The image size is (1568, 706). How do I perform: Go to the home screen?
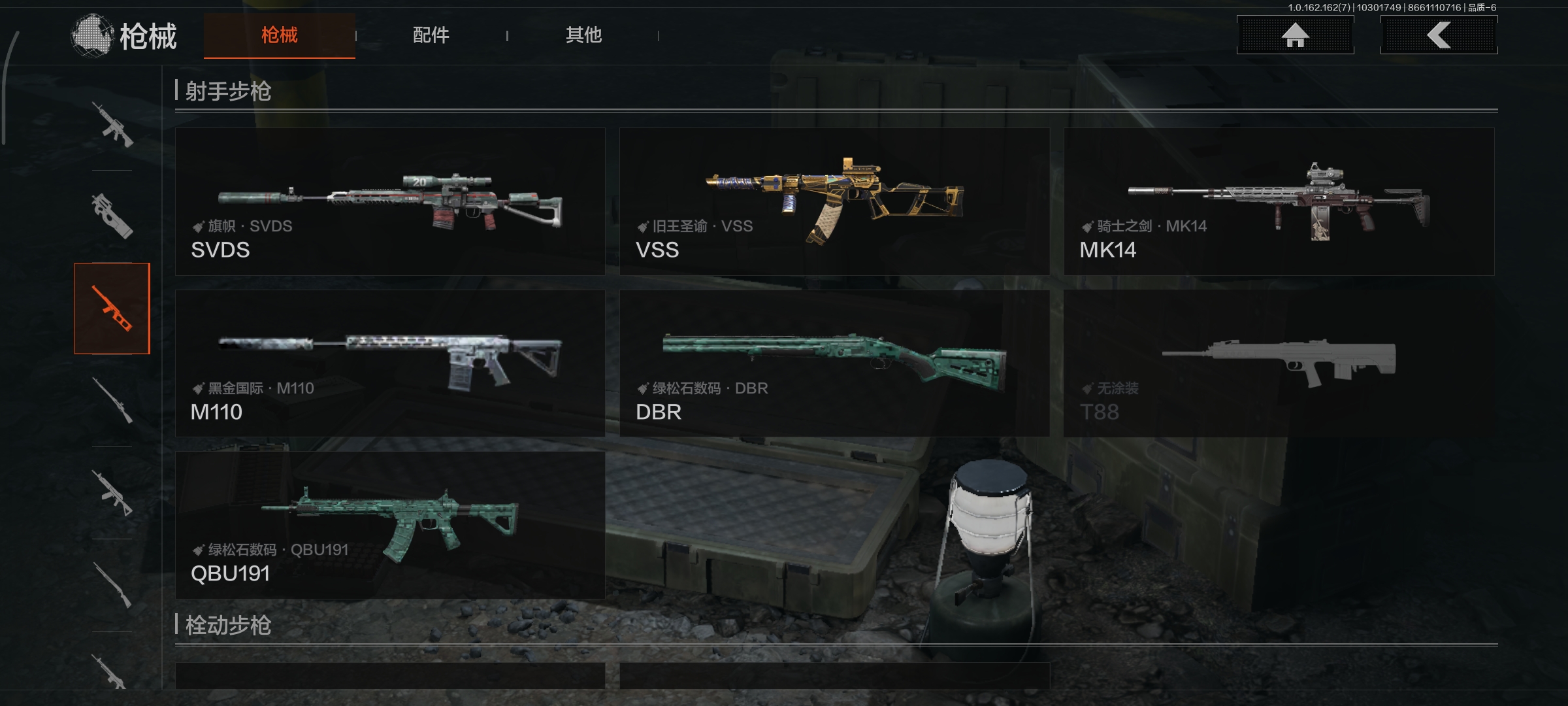click(1295, 35)
